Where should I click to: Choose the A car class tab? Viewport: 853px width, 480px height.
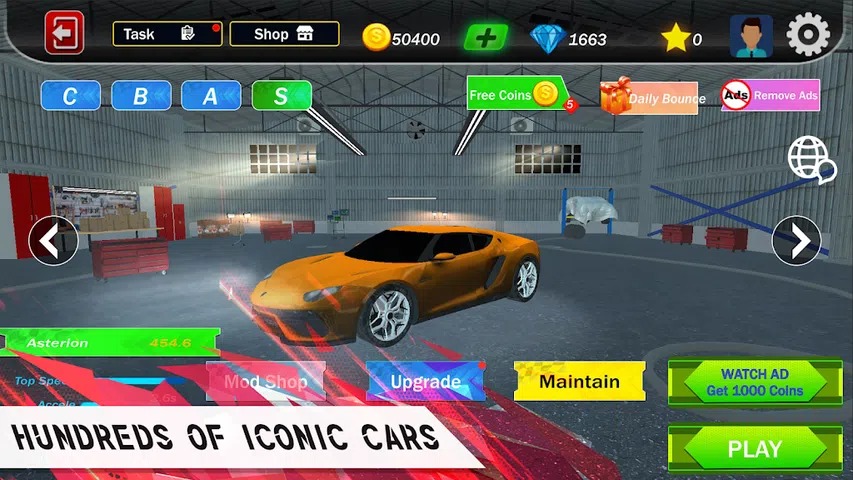tap(211, 96)
